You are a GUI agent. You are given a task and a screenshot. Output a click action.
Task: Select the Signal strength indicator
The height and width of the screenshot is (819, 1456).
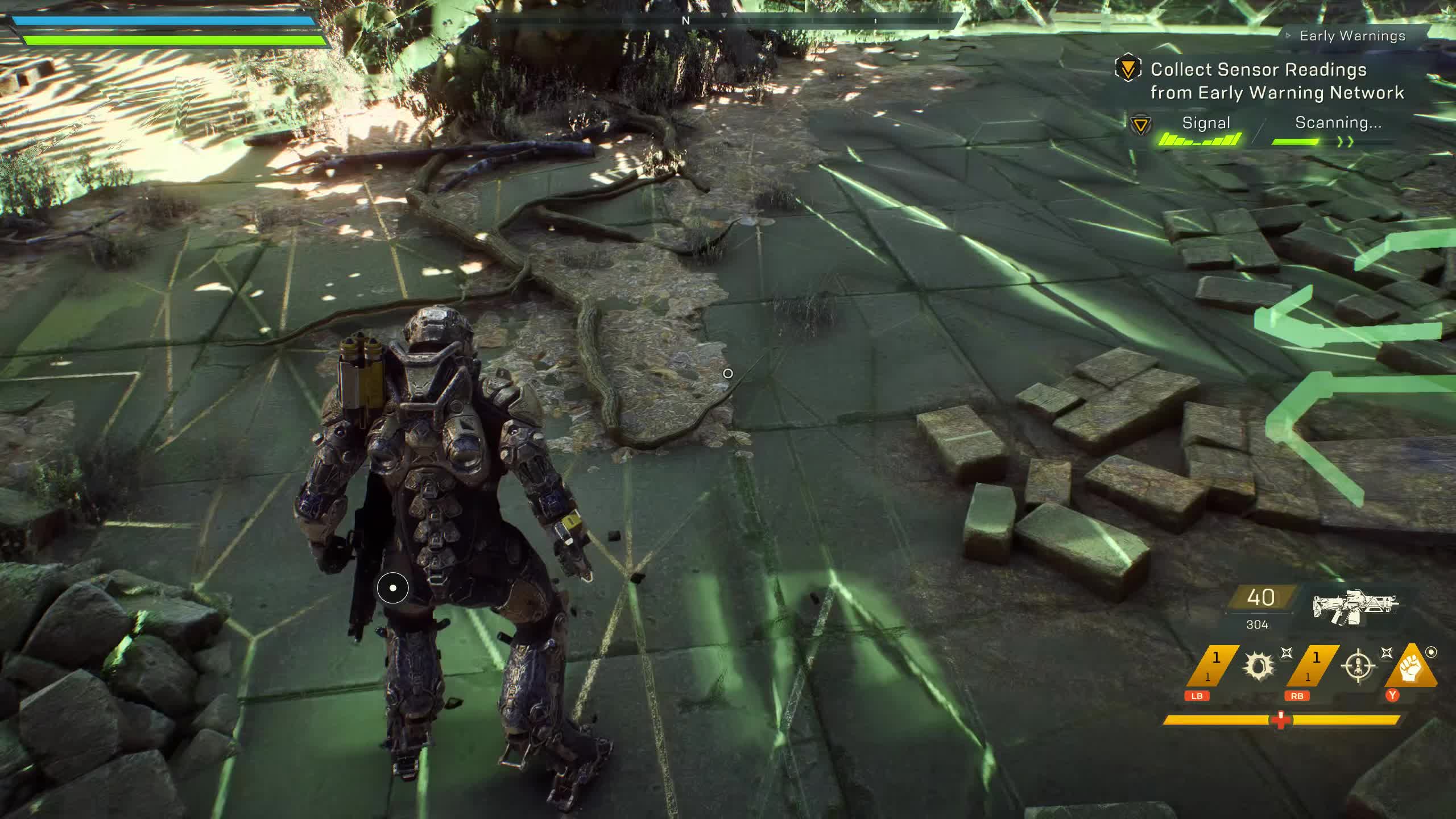1201,139
